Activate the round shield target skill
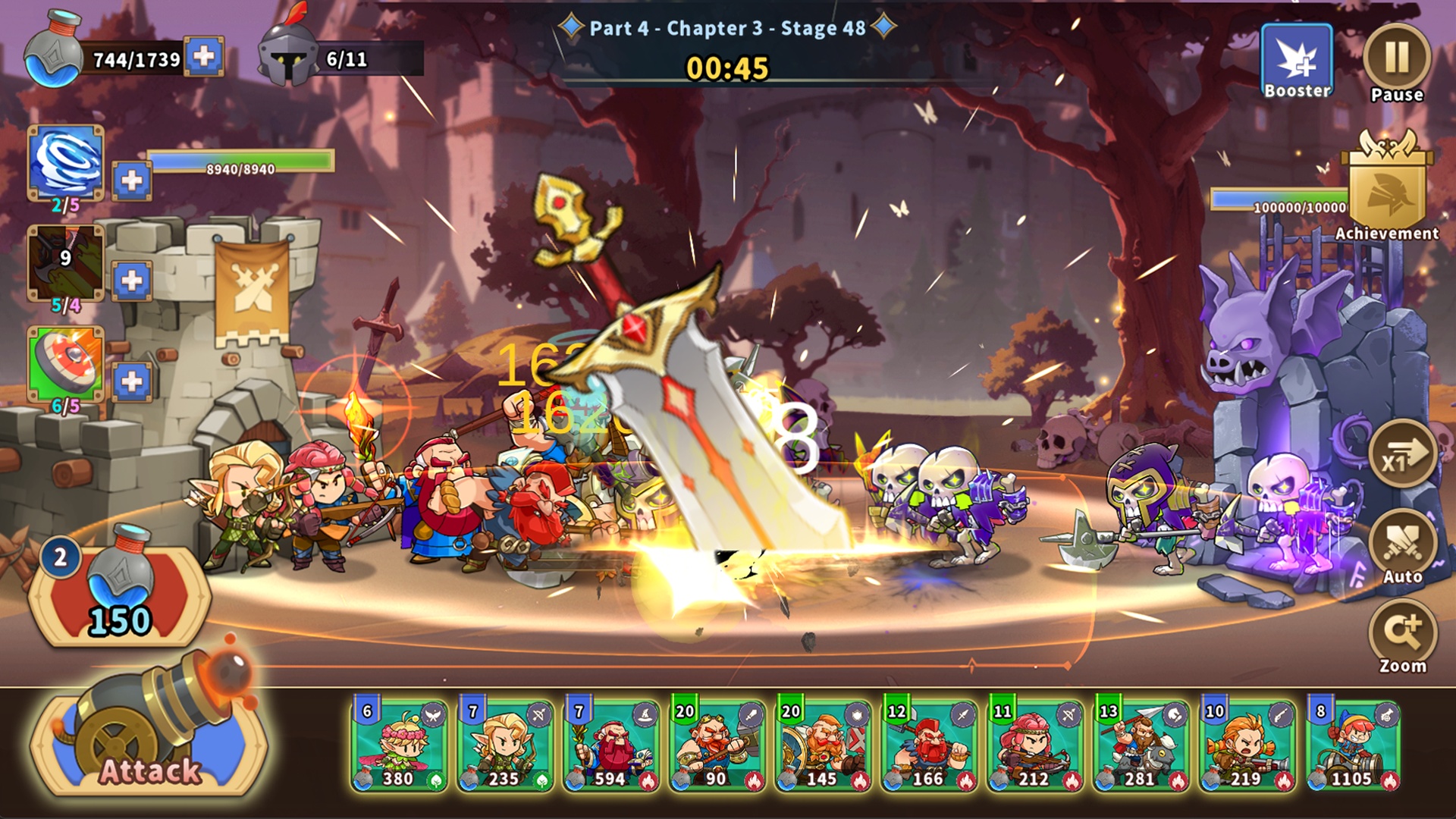 pos(66,364)
